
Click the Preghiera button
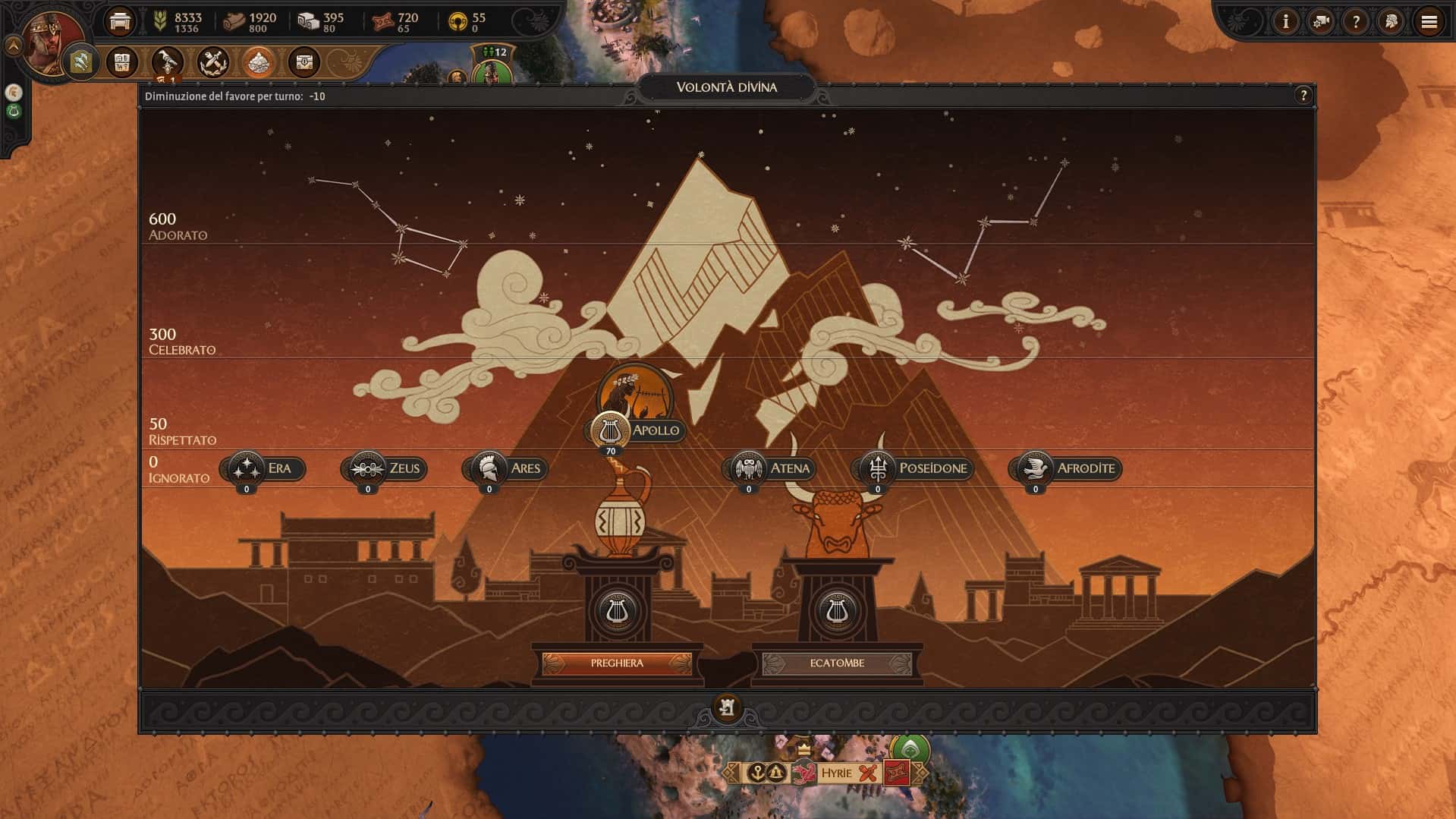(x=617, y=663)
